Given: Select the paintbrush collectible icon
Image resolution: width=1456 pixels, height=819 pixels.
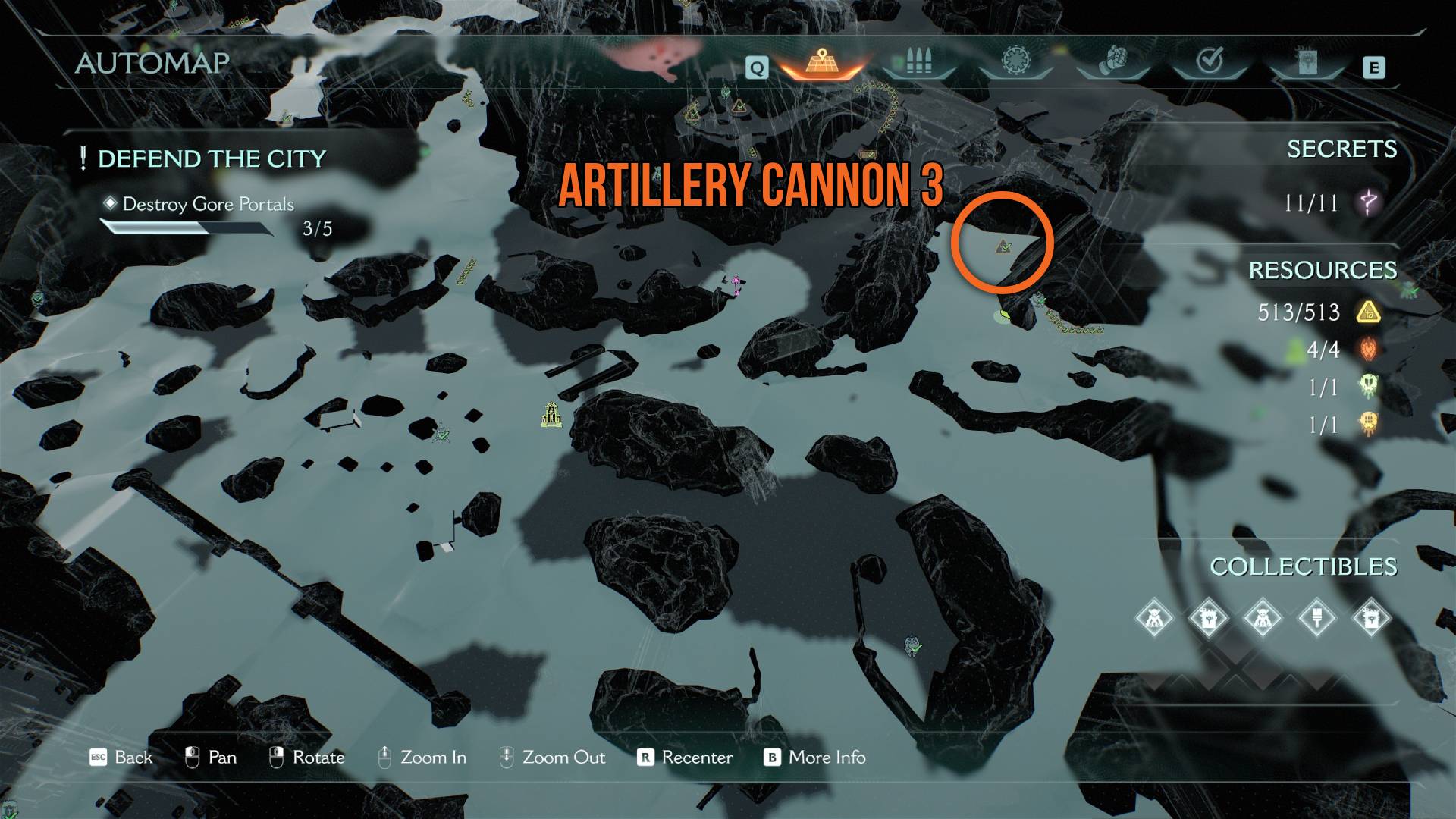Looking at the screenshot, I should point(1317,619).
